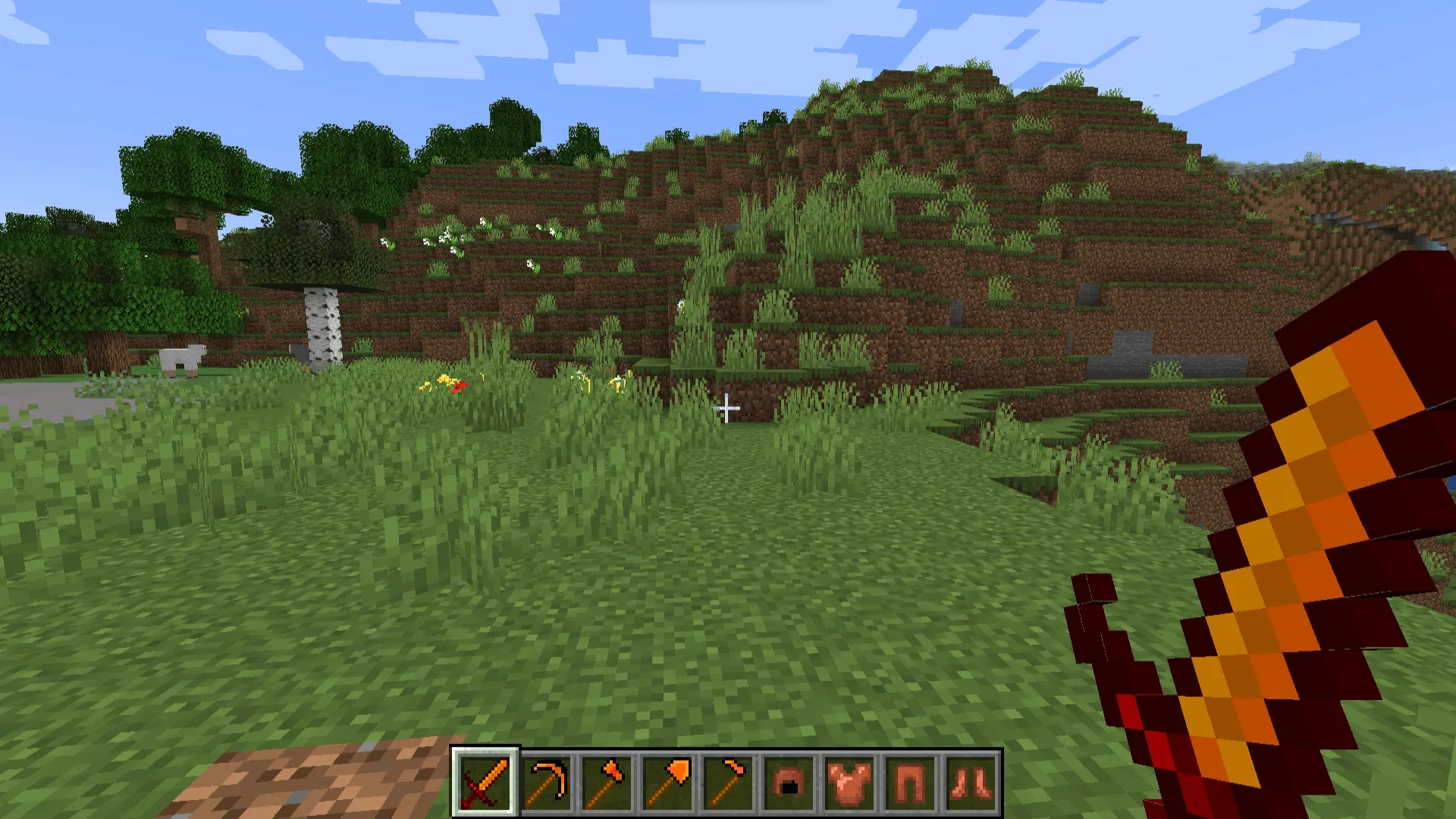Select the pickaxe in the hotbar

[x=548, y=781]
